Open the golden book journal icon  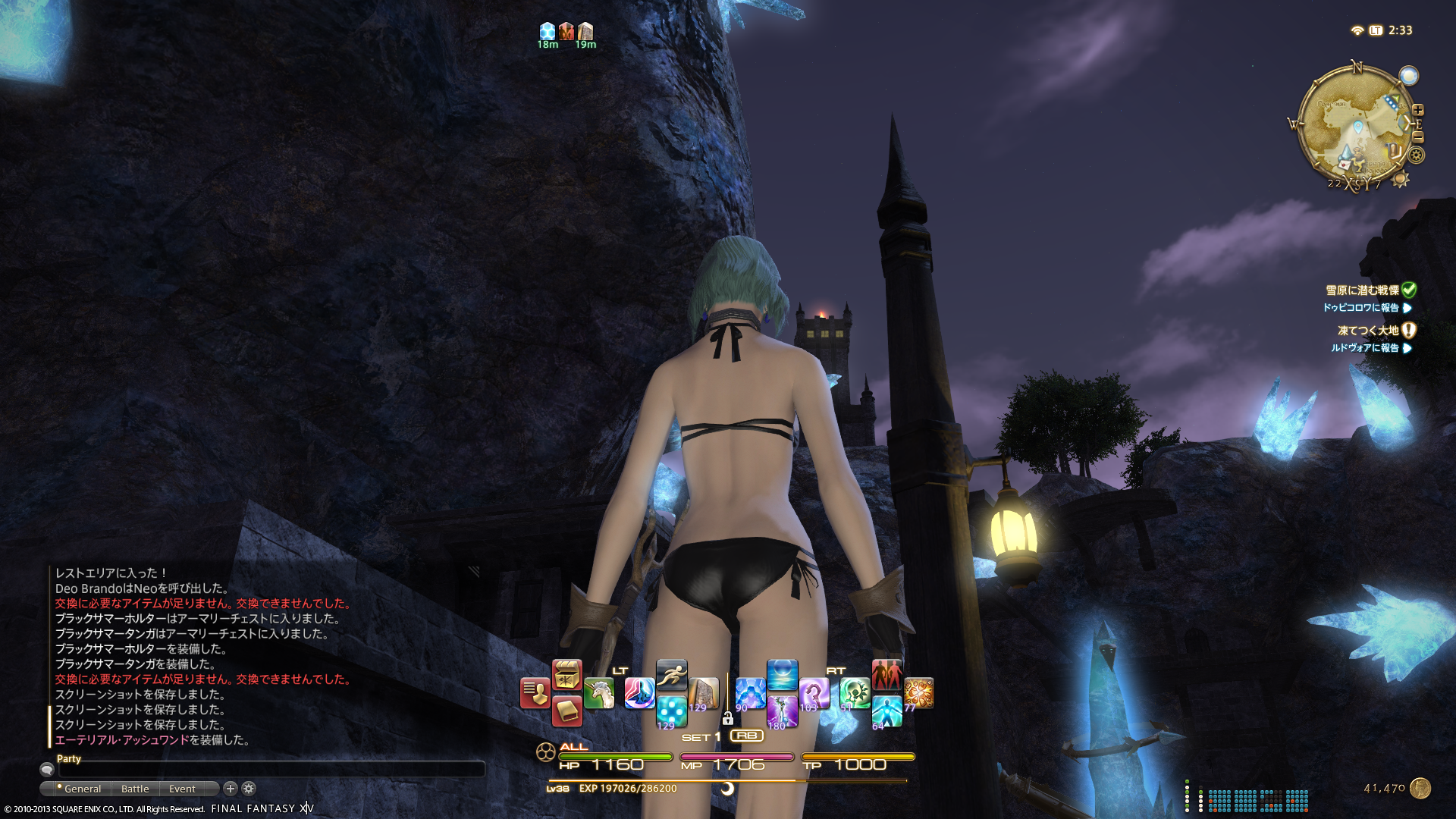pos(566,711)
